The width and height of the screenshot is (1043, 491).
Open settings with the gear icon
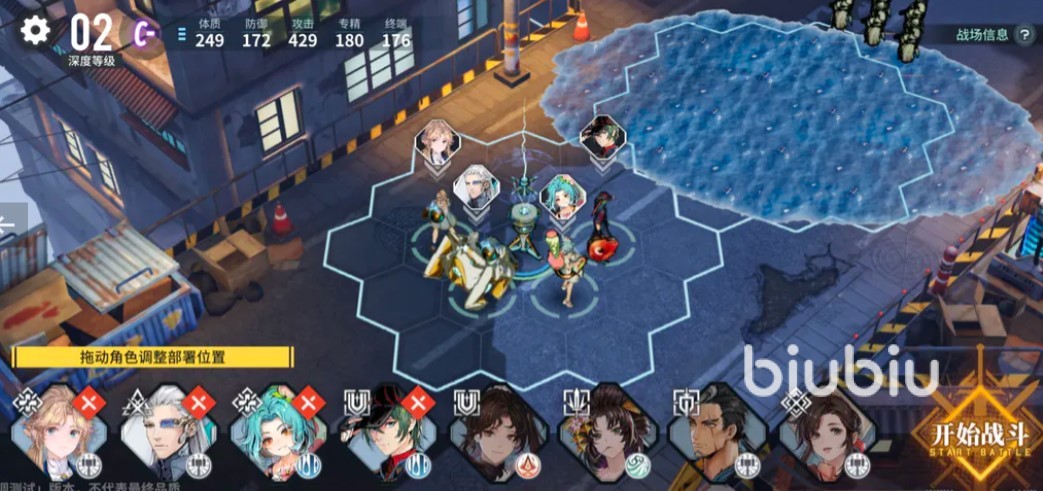[35, 30]
